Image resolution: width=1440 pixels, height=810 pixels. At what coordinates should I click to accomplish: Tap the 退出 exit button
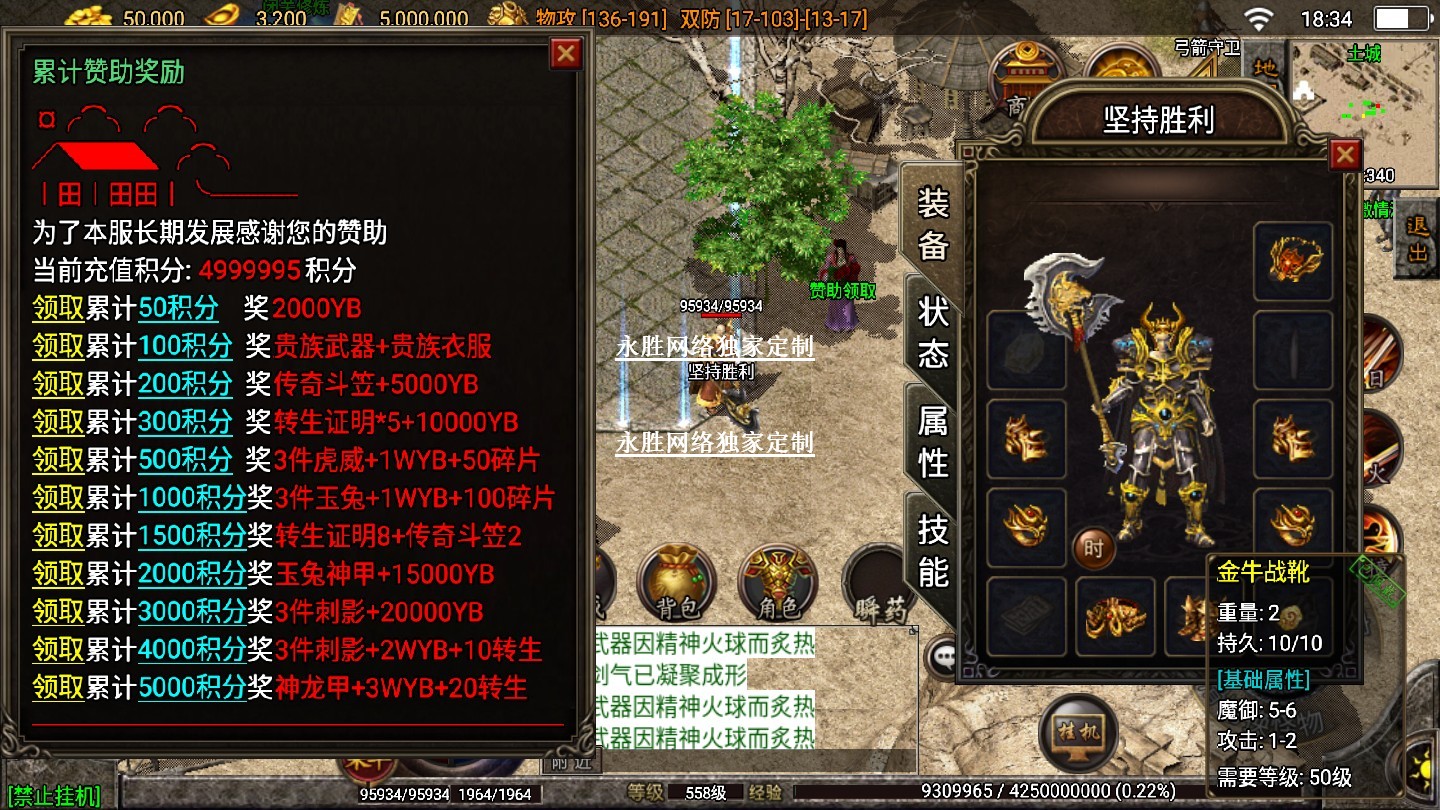coord(1417,239)
